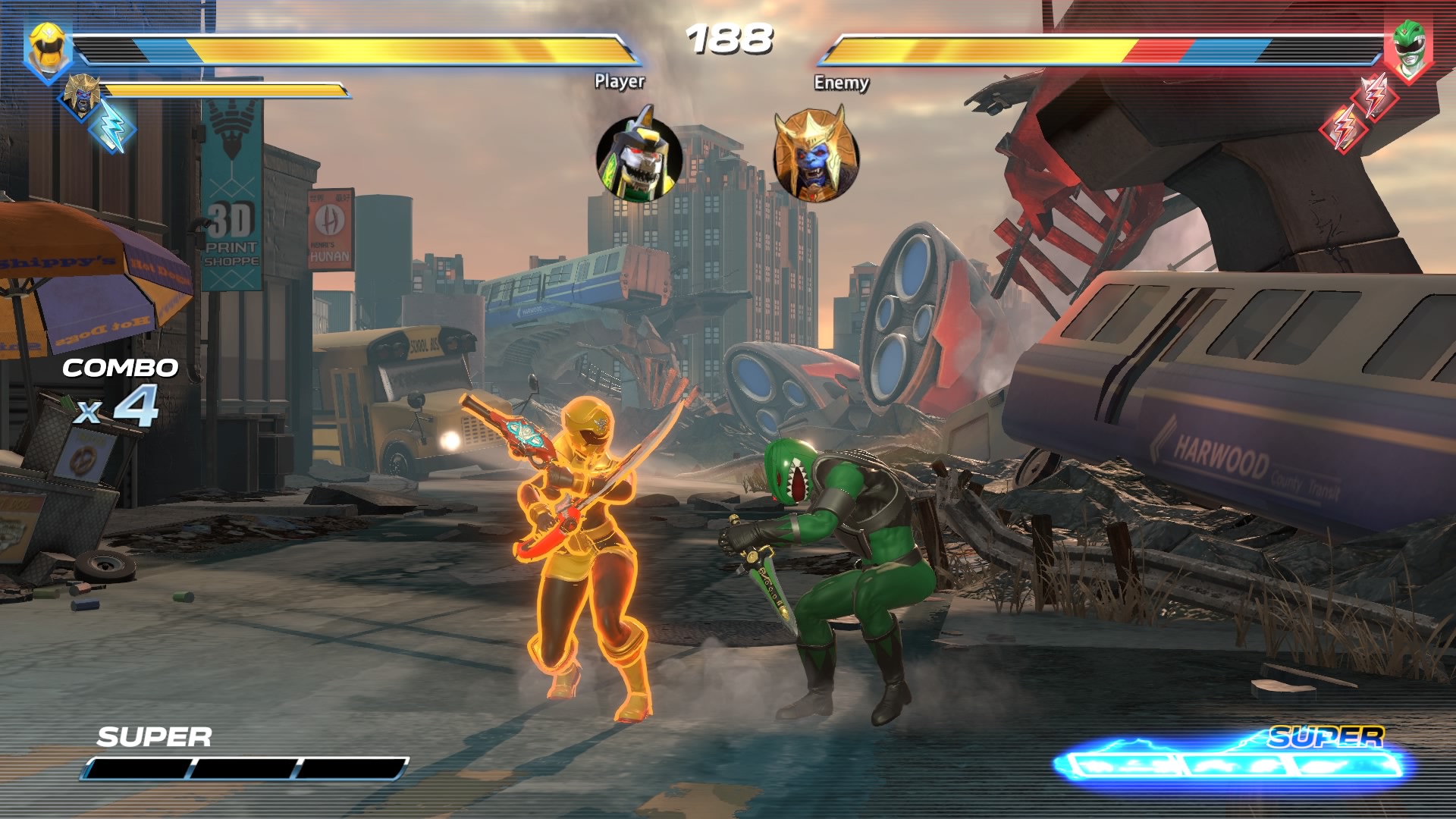Viewport: 1456px width, 819px height.
Task: Select the yellow ranger player portrait
Action: tap(49, 49)
